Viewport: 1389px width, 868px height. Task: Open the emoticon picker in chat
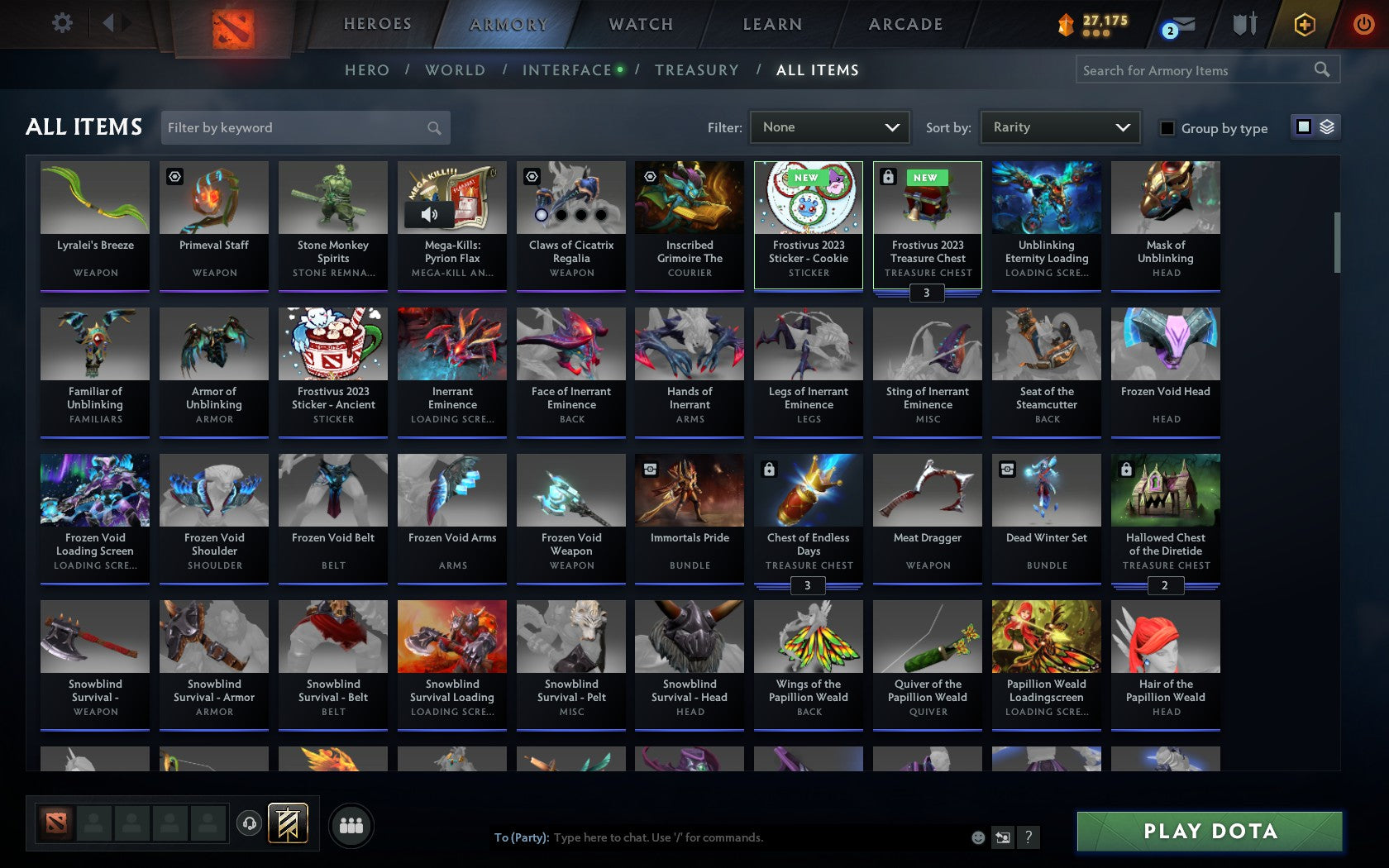pyautogui.click(x=977, y=837)
